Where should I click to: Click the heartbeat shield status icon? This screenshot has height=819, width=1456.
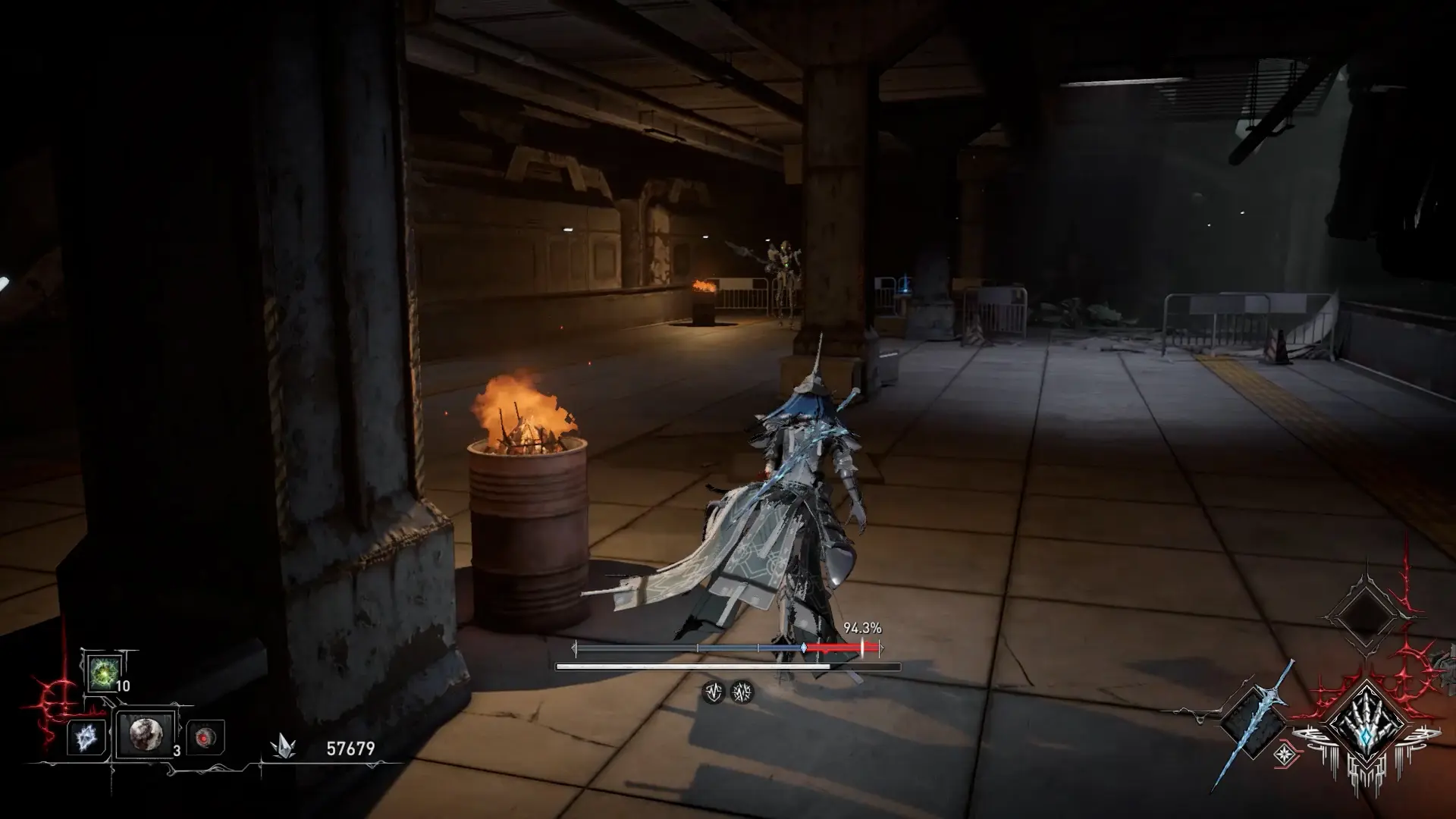coord(713,692)
